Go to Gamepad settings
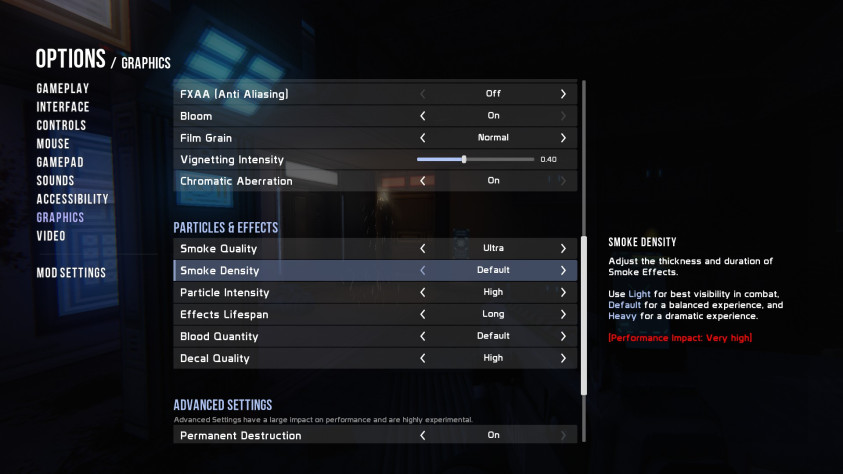The width and height of the screenshot is (843, 474). coord(60,162)
